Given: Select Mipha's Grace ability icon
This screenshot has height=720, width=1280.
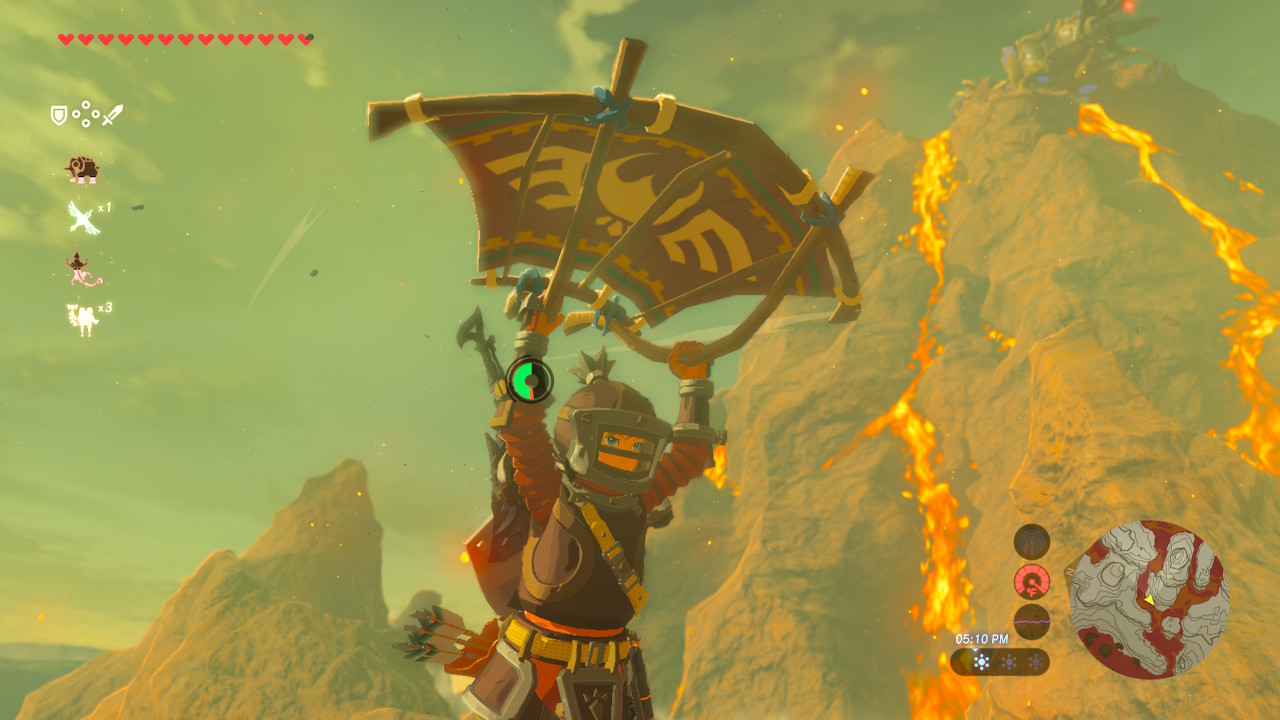Looking at the screenshot, I should point(82,269).
